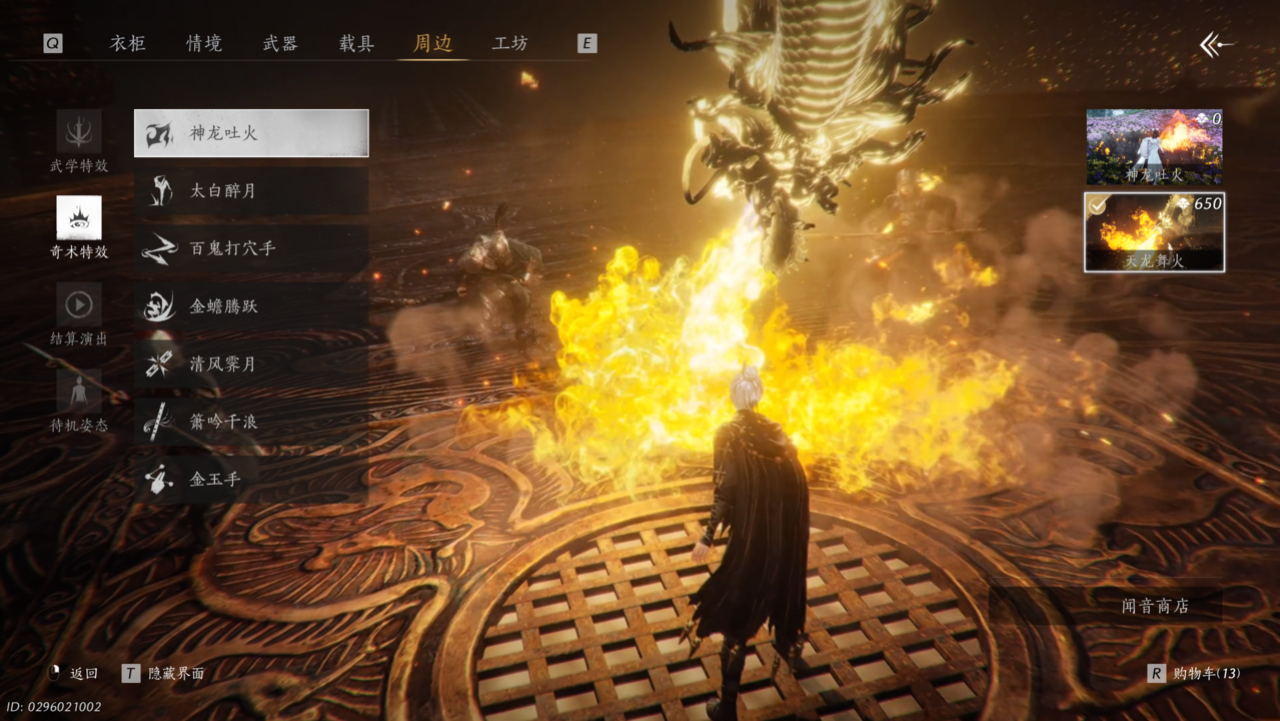Select the 武器 tab
The image size is (1280, 721).
click(x=280, y=43)
